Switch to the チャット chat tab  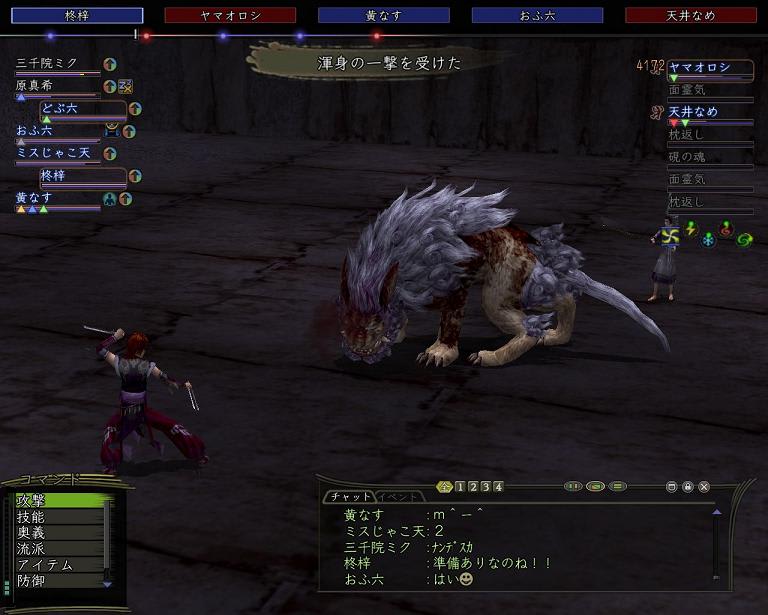coord(348,497)
